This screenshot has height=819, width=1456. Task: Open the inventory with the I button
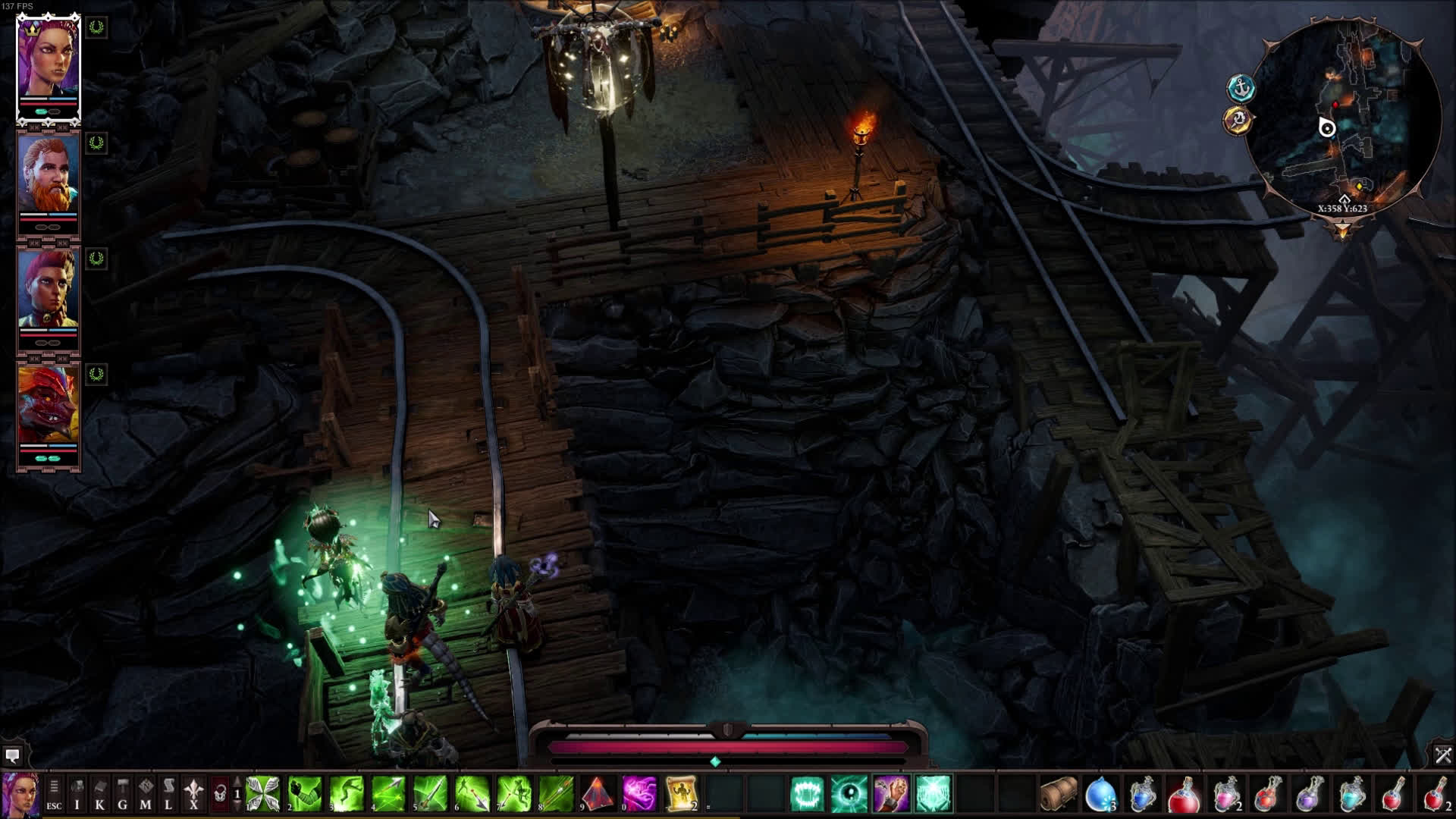[77, 794]
